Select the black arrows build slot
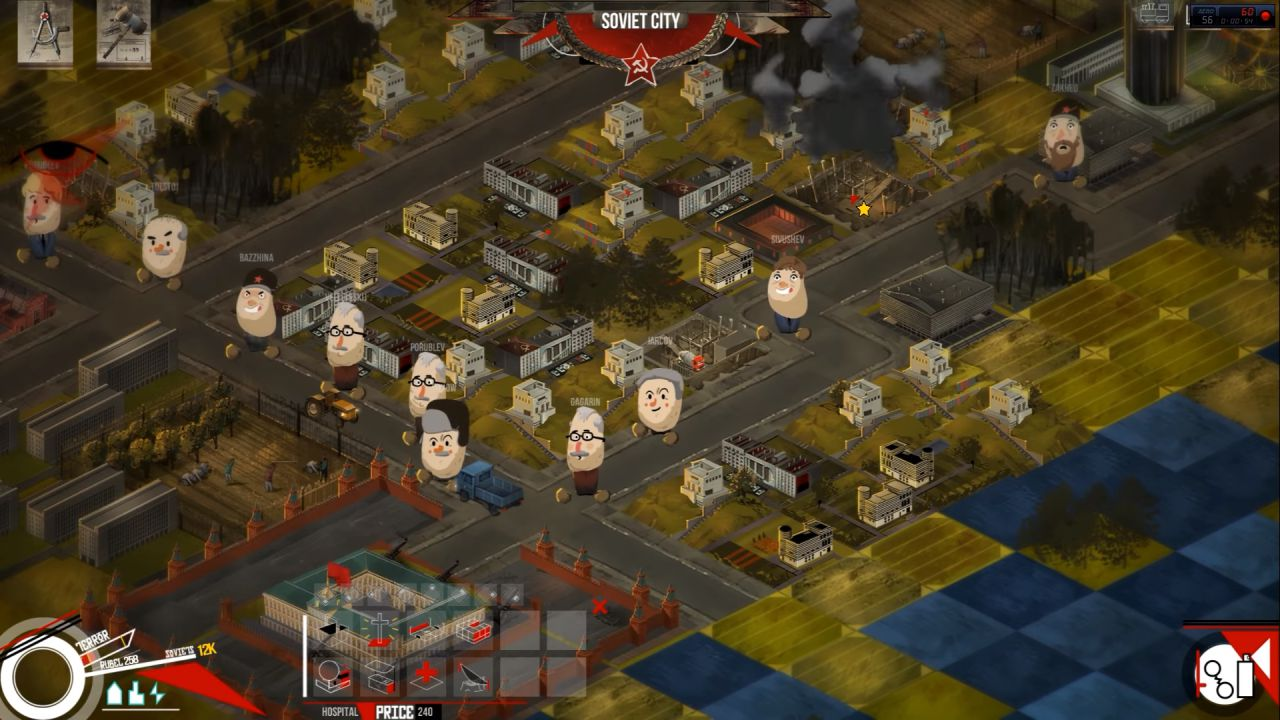1280x720 pixels. tap(332, 630)
